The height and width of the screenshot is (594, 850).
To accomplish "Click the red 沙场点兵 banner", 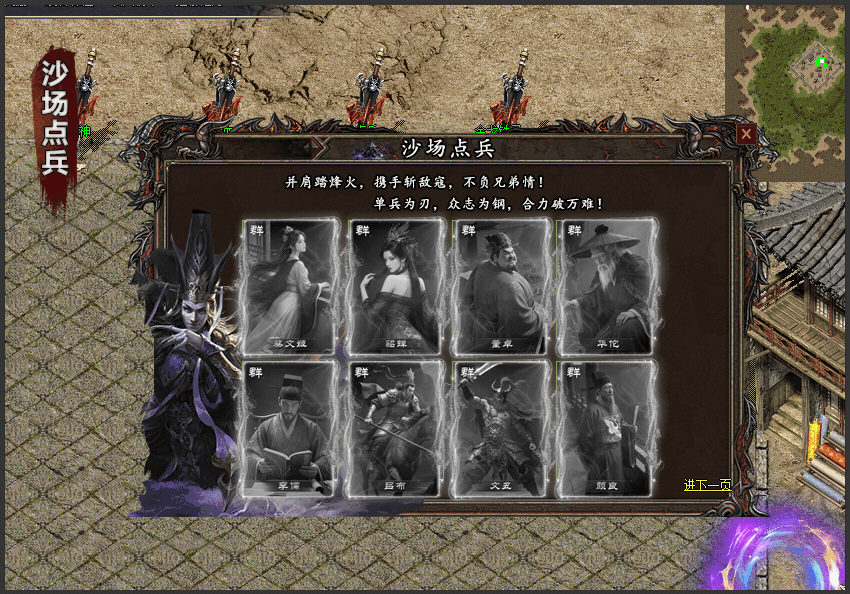I will point(55,125).
